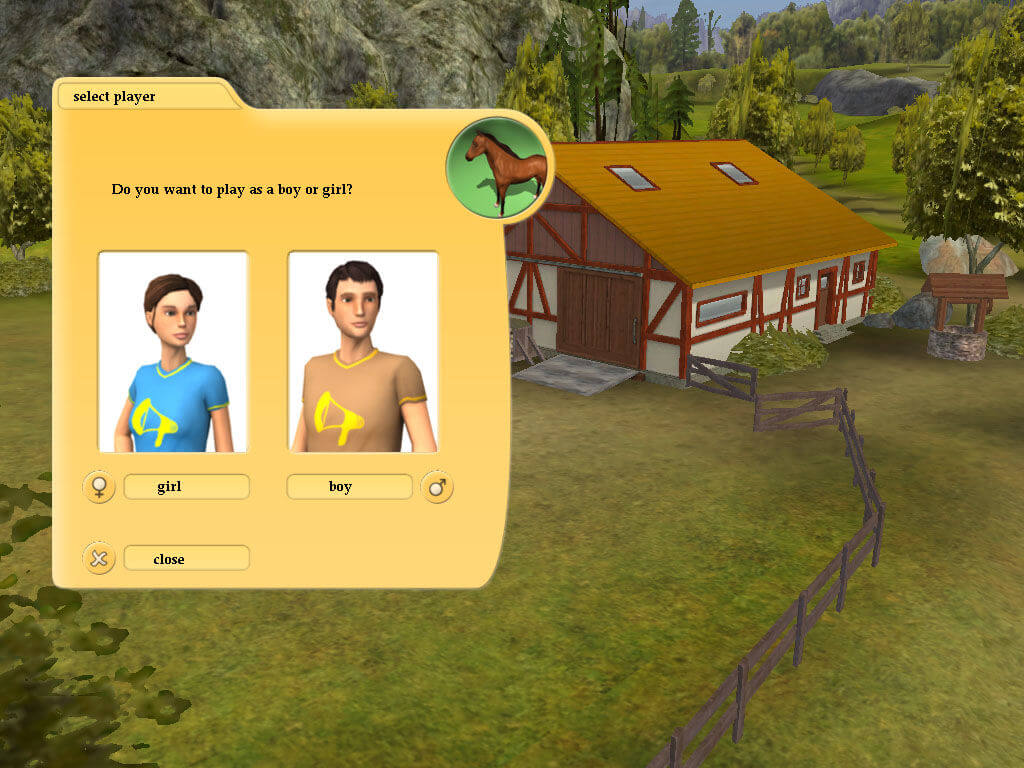Click the X icon beside close
Screen dimensions: 1024x768
(99, 558)
